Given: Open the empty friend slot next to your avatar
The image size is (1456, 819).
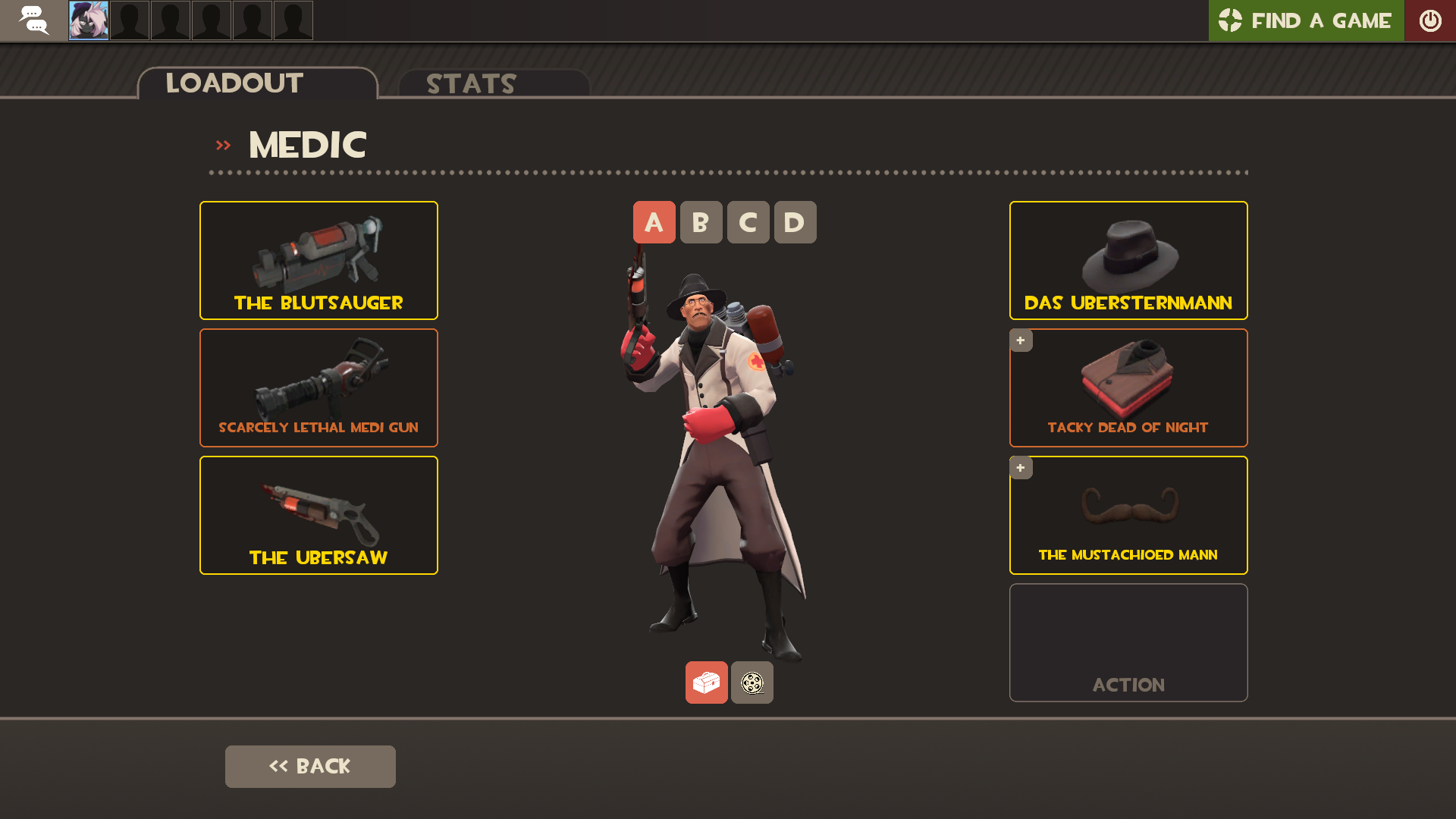Looking at the screenshot, I should 129,20.
